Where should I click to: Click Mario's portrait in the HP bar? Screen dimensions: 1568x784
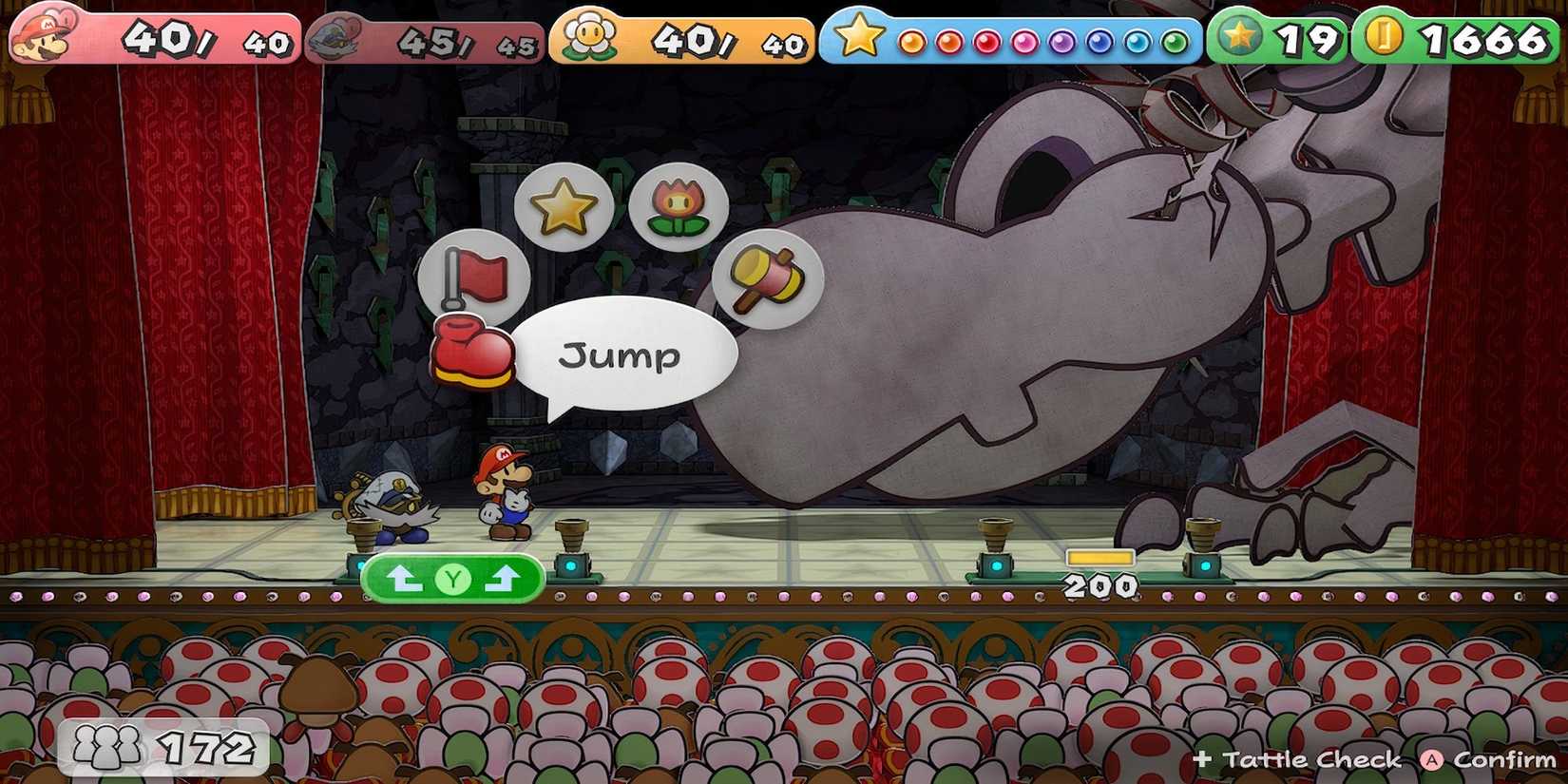click(x=40, y=33)
